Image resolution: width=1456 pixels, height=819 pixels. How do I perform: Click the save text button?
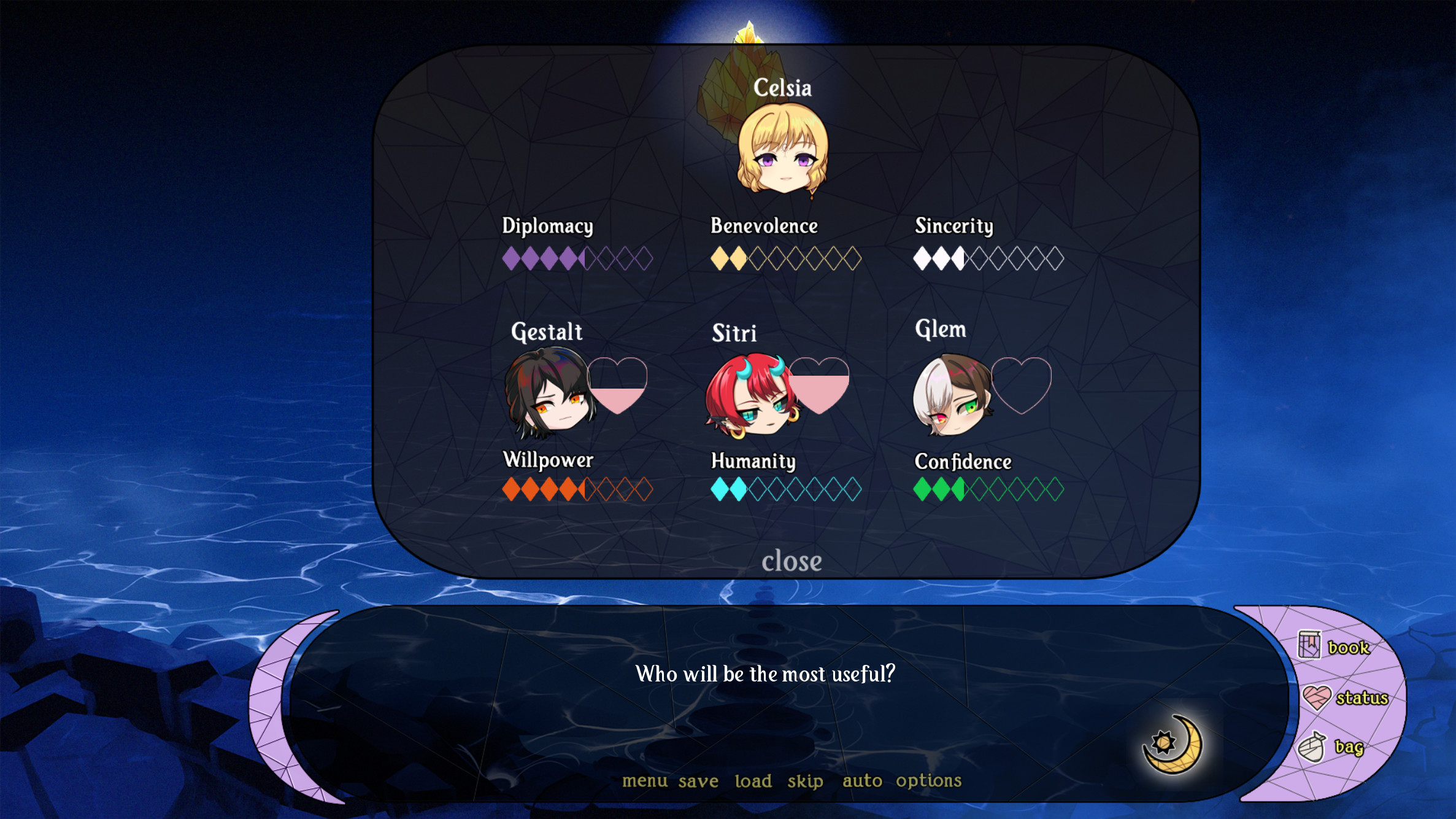pos(698,780)
